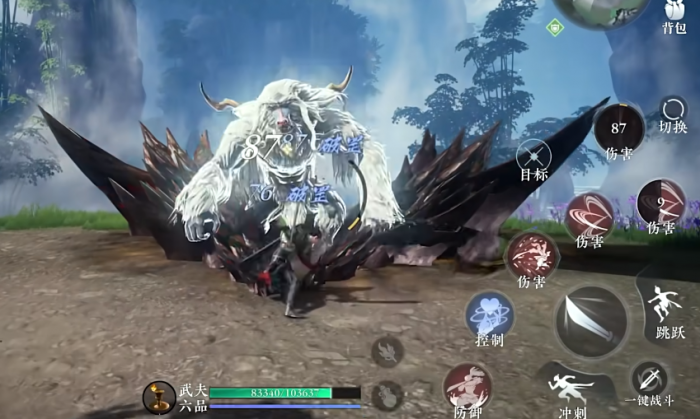The image size is (700, 419).
Task: Toggle 一键战斗 auto-battle
Action: (650, 382)
